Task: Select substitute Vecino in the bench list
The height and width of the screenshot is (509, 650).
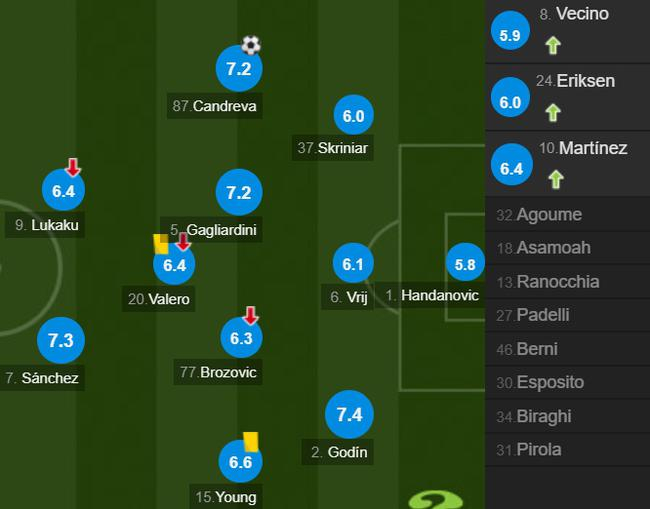Action: click(567, 29)
